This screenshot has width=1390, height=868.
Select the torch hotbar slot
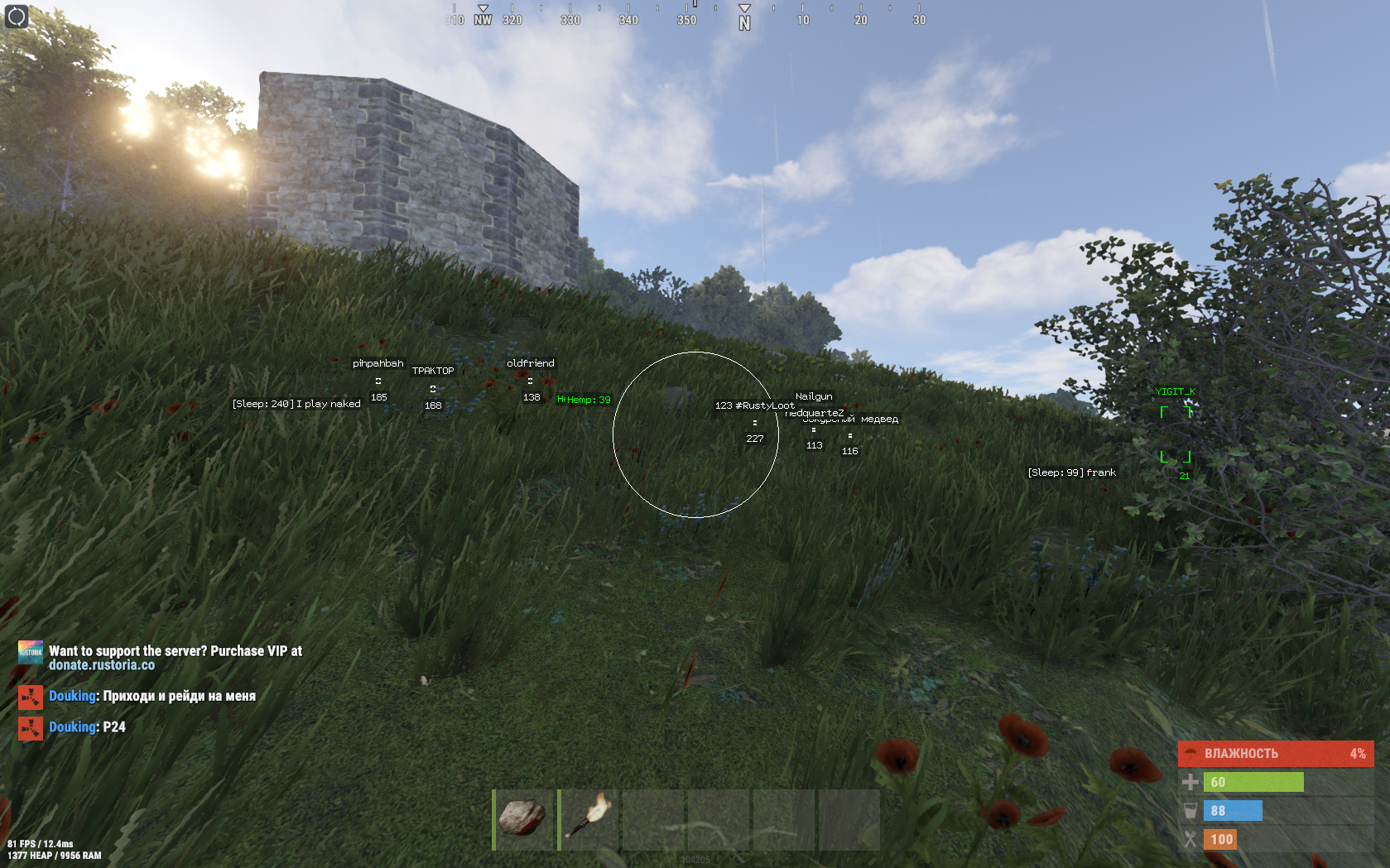tap(589, 818)
